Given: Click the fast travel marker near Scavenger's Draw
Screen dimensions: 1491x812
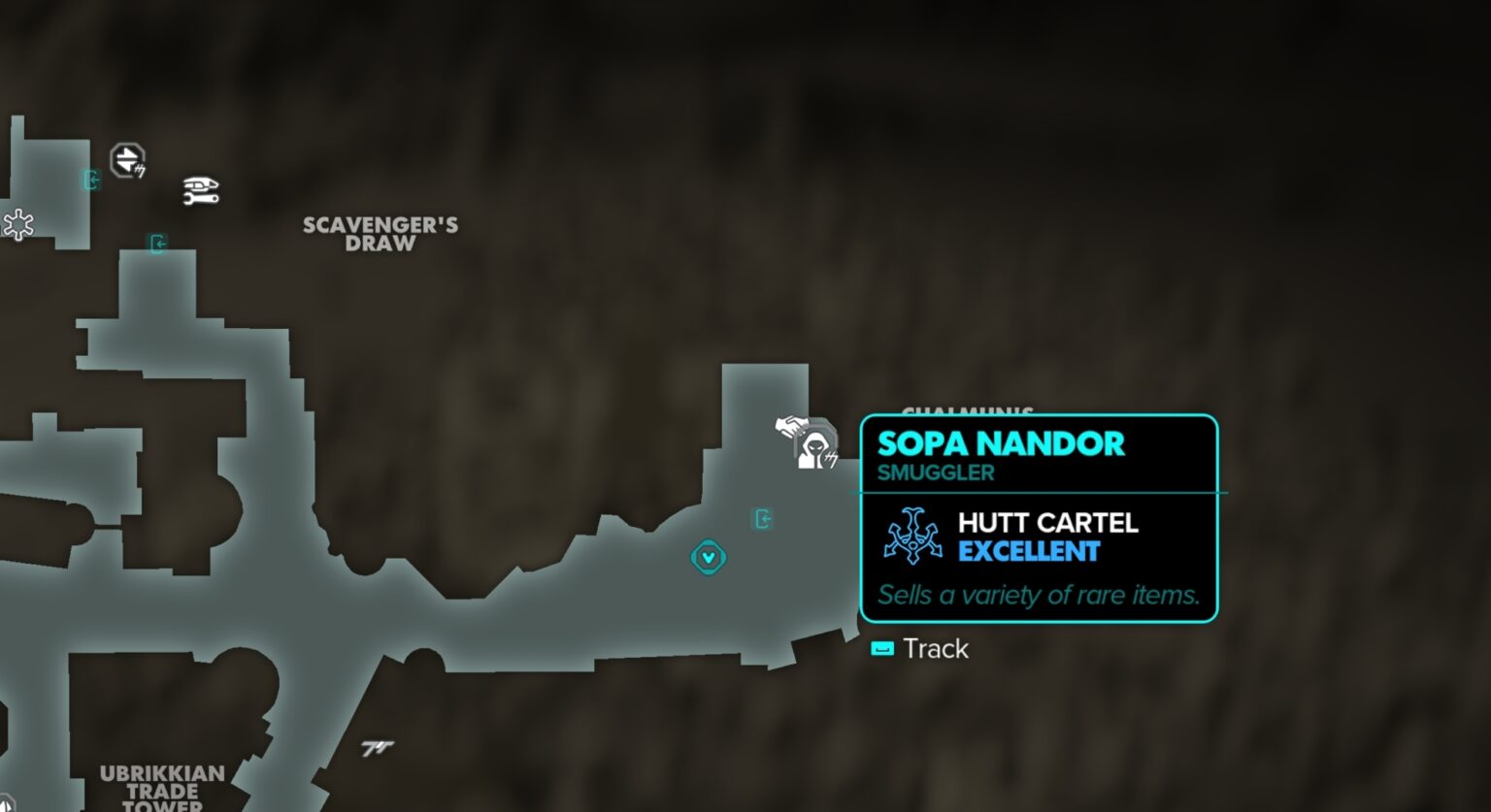Looking at the screenshot, I should coord(127,159).
